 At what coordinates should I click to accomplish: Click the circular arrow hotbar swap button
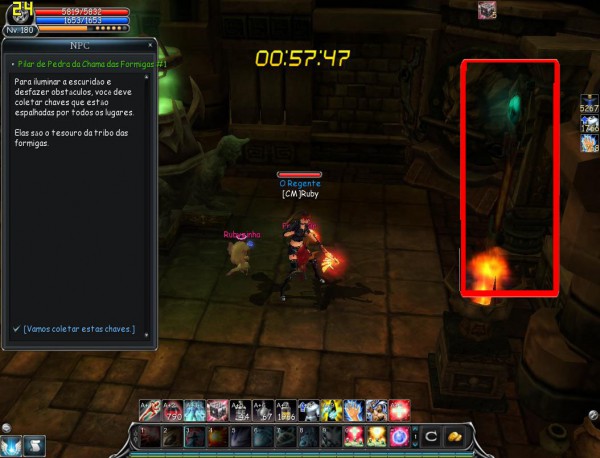[430, 437]
